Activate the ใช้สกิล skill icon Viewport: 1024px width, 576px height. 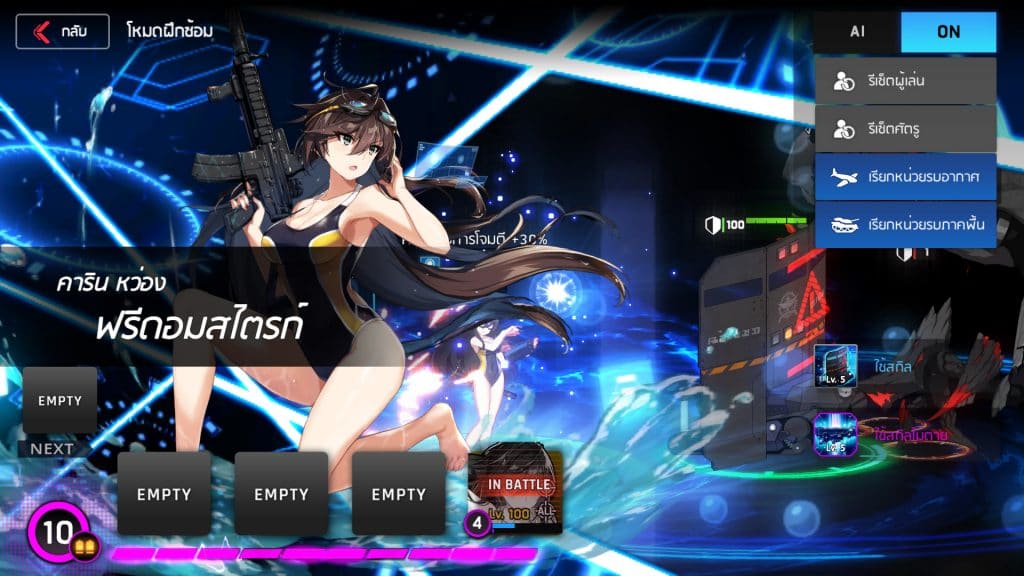[x=835, y=366]
